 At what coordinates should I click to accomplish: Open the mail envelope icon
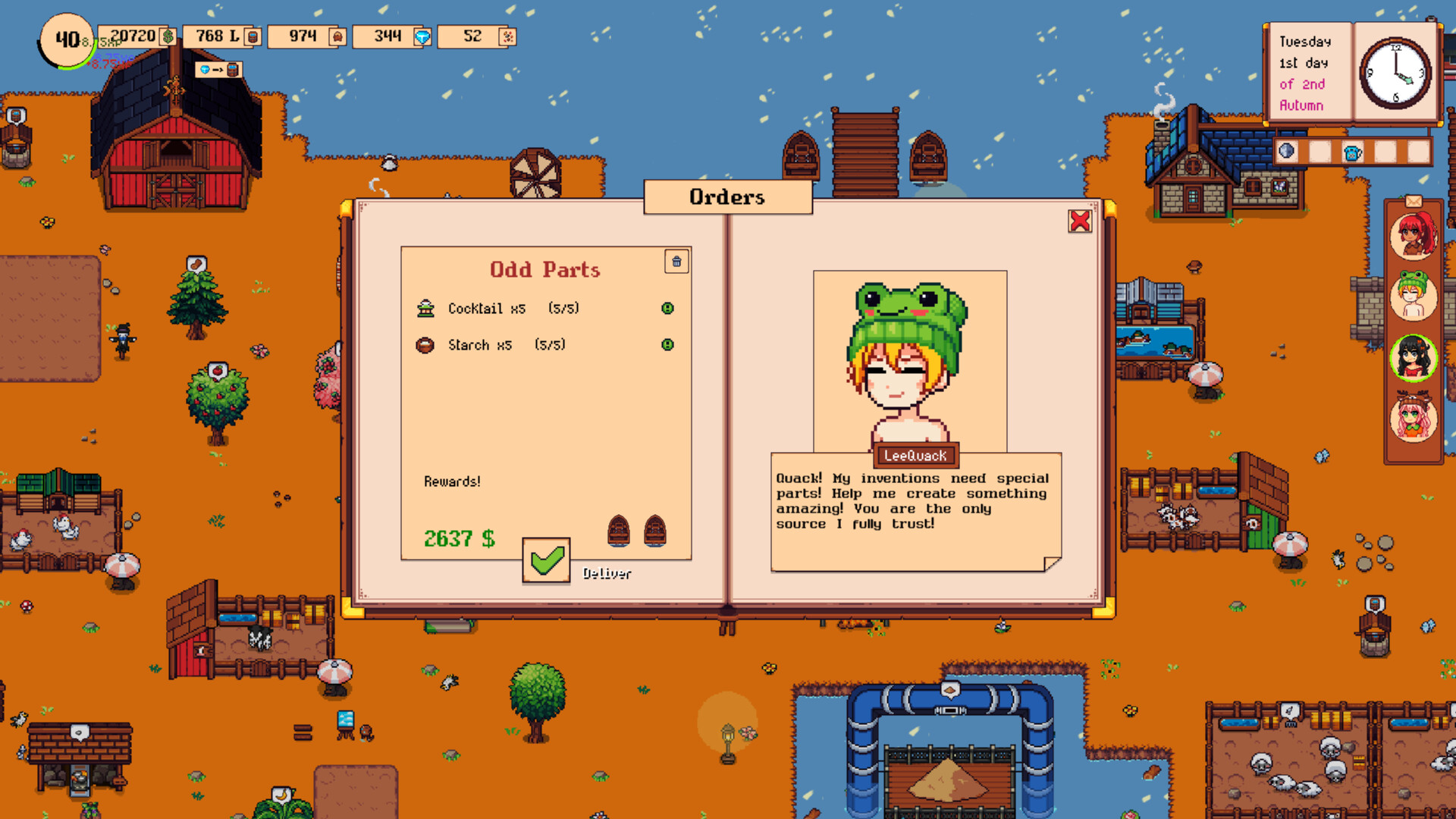pyautogui.click(x=1414, y=201)
